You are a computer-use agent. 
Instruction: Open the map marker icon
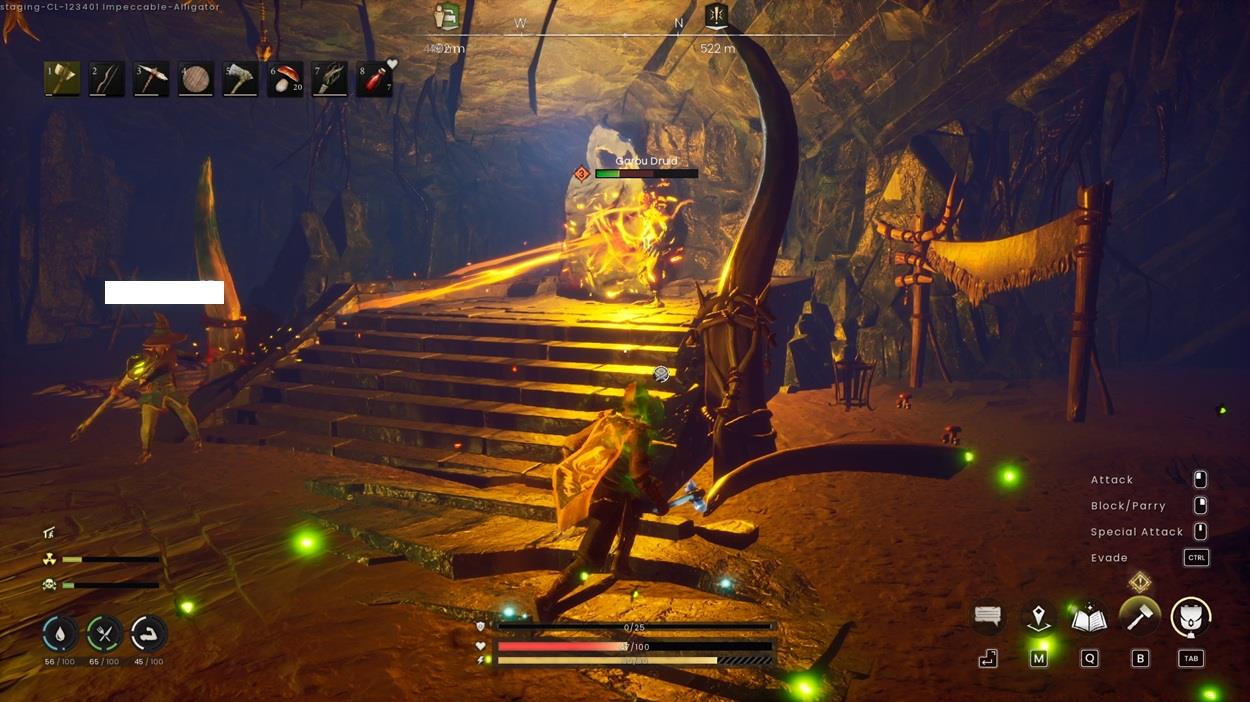click(x=1039, y=617)
